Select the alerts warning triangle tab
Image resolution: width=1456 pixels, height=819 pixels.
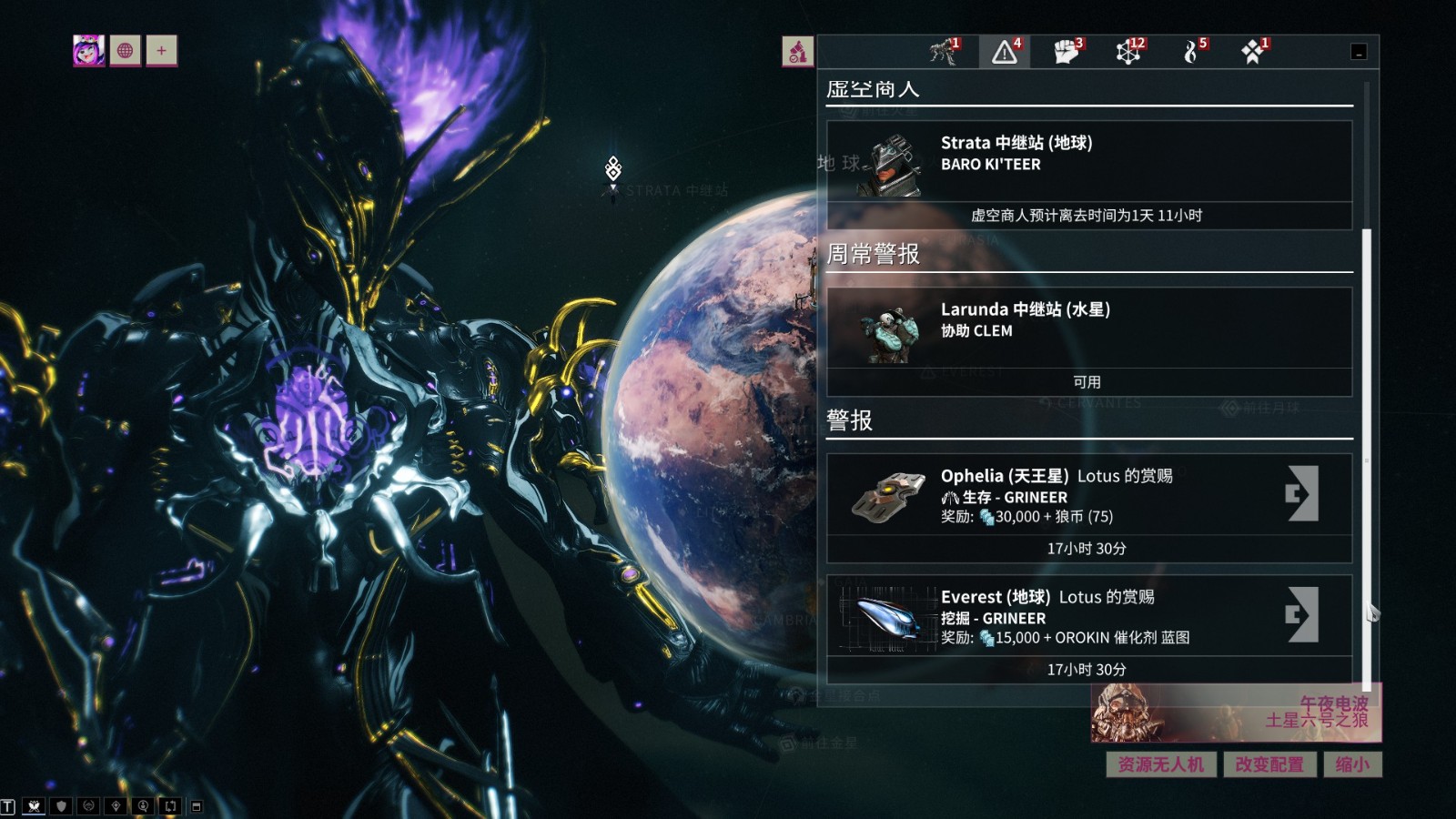[x=1005, y=51]
